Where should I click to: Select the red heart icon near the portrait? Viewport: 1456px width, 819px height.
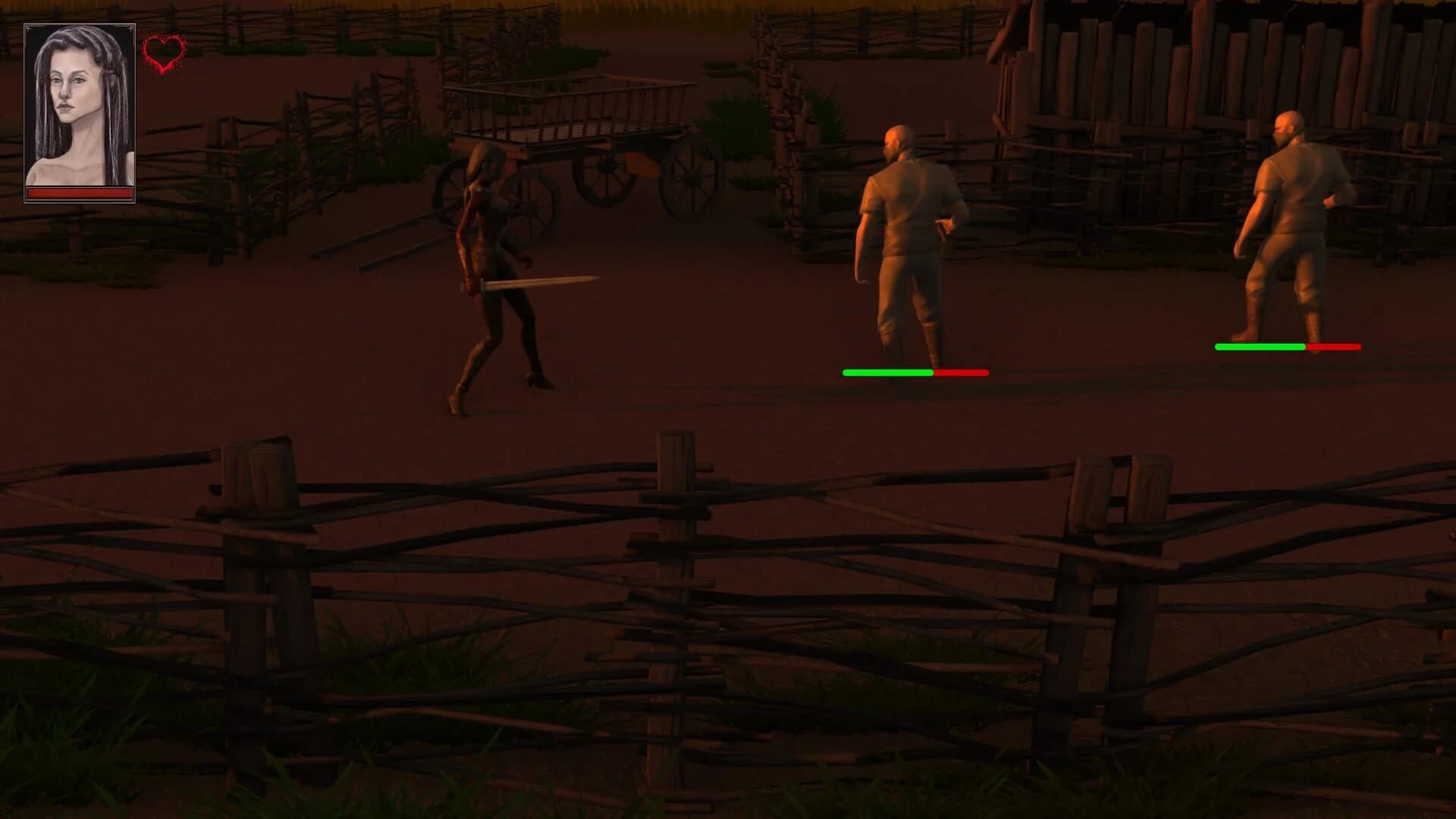tap(164, 55)
